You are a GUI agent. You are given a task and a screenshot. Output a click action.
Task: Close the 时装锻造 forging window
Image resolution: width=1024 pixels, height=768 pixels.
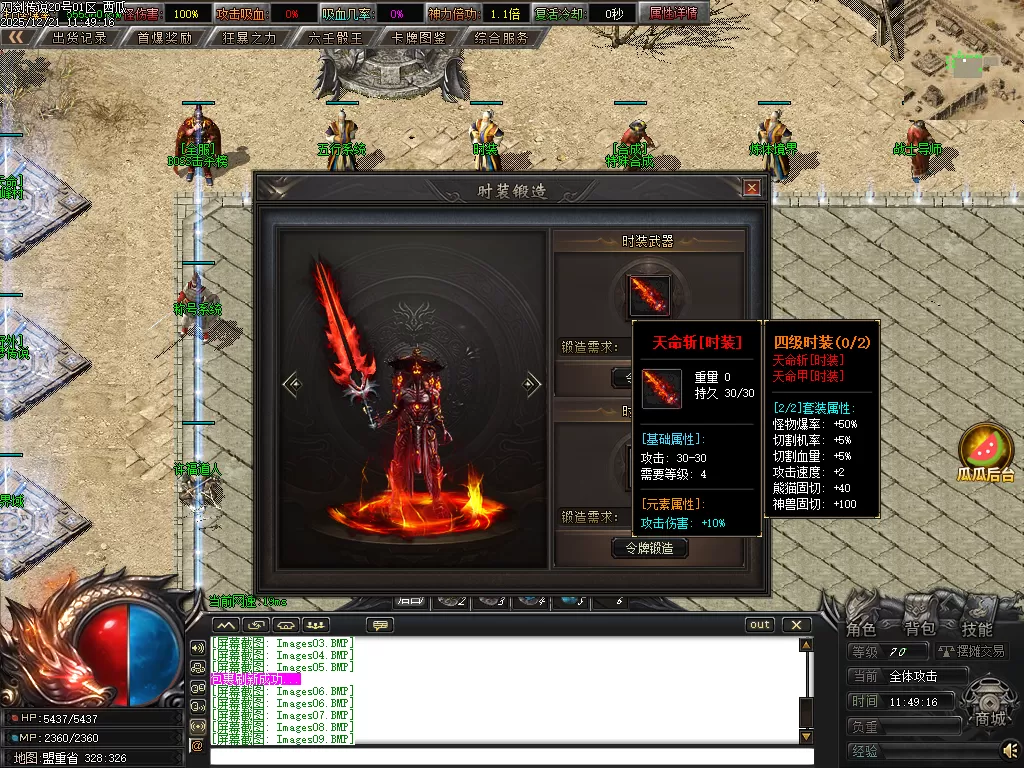(752, 187)
